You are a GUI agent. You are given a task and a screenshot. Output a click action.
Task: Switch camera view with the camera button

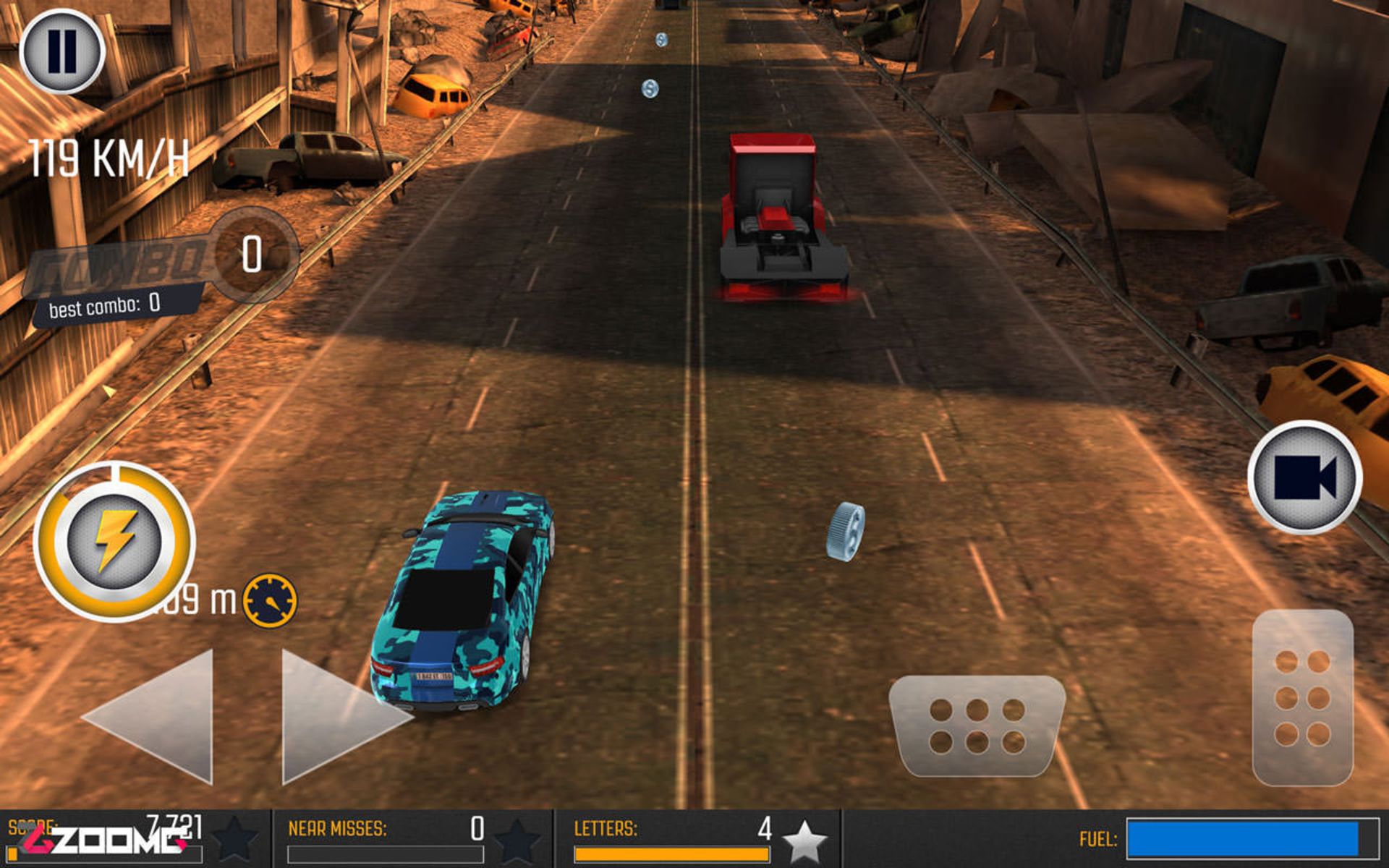pos(1304,477)
